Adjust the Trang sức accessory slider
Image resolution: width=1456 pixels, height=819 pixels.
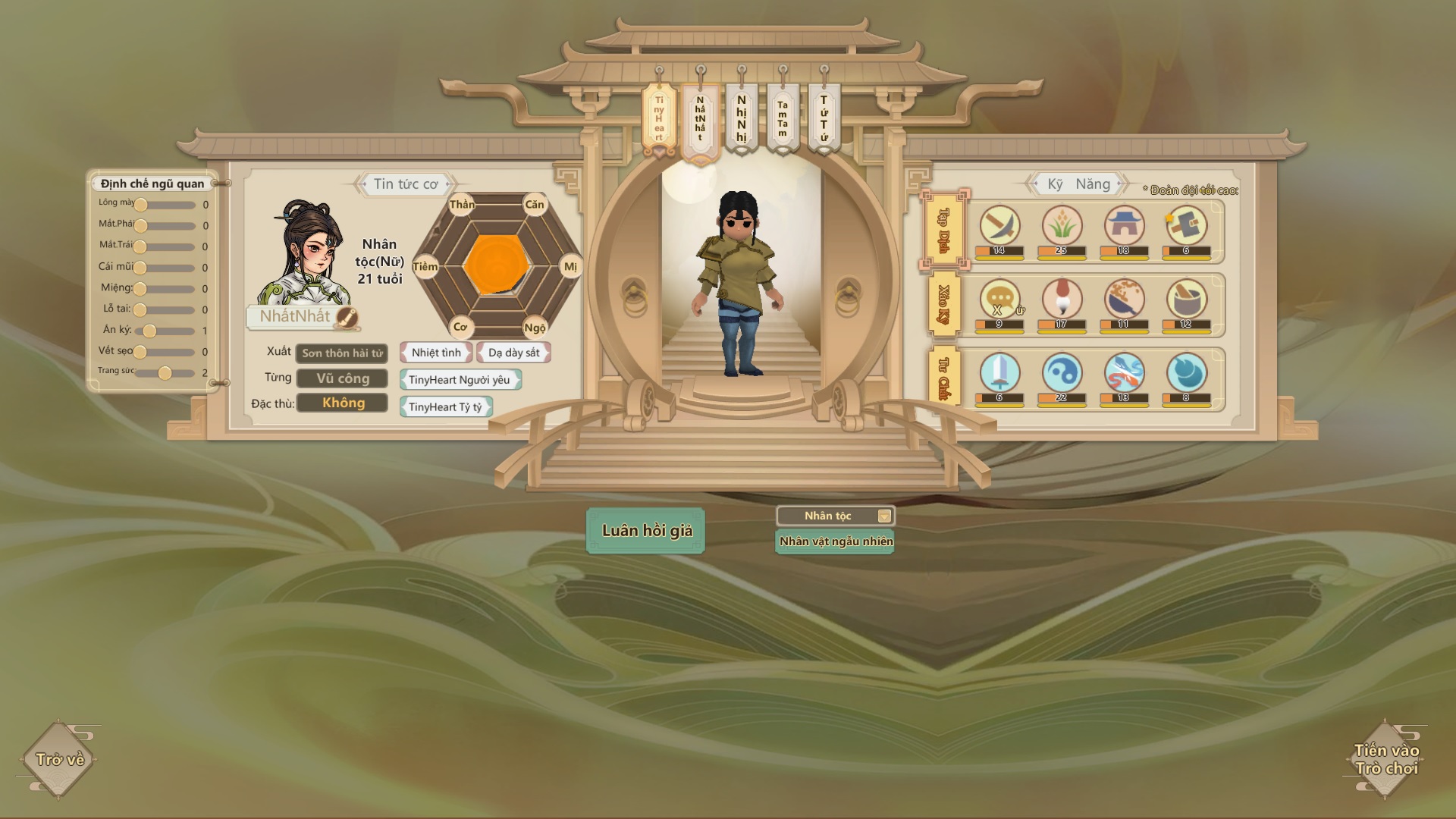pos(165,372)
